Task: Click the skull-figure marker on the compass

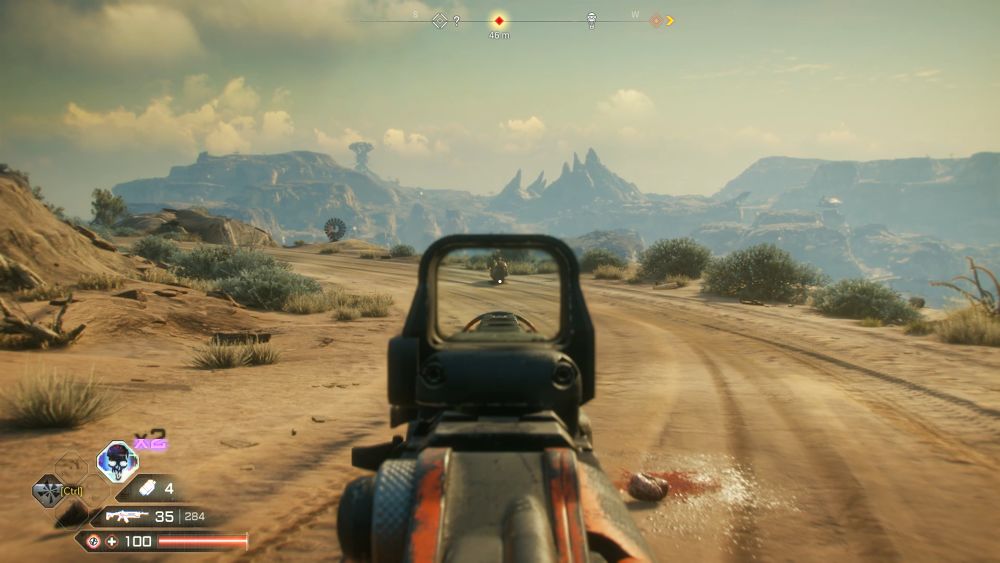Action: click(x=591, y=19)
